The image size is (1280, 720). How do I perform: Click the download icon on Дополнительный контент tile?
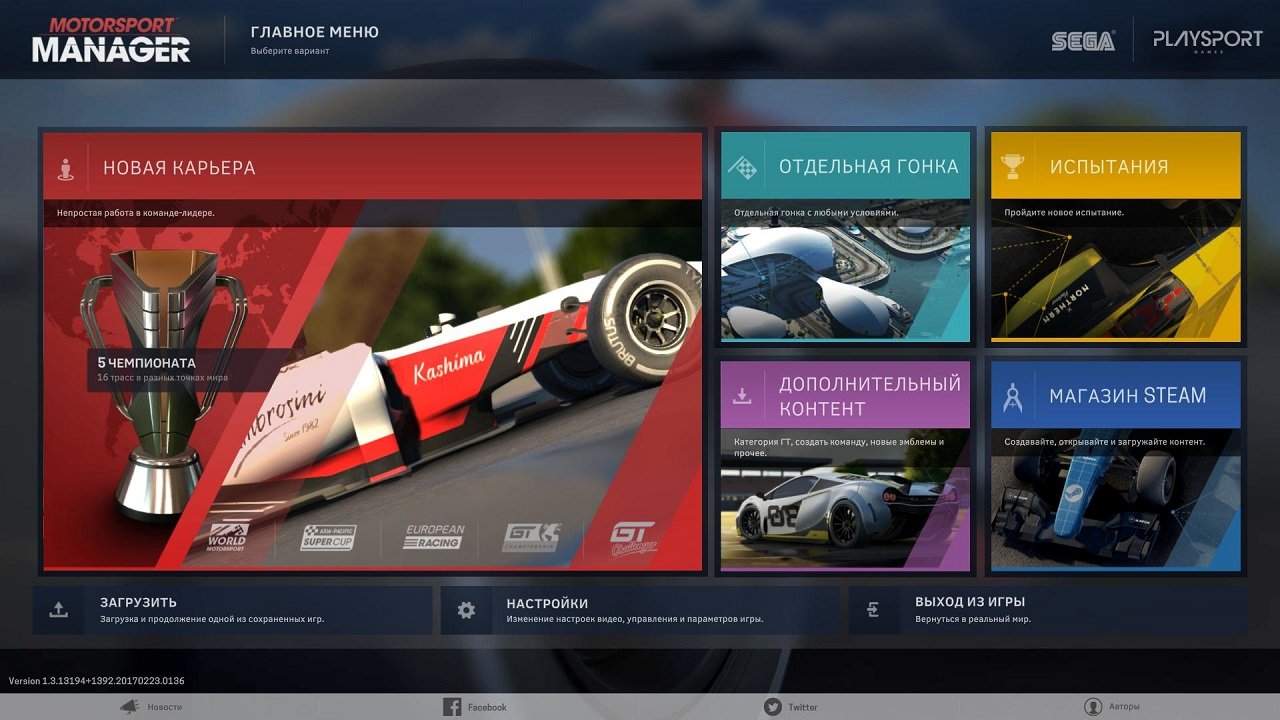tap(742, 395)
